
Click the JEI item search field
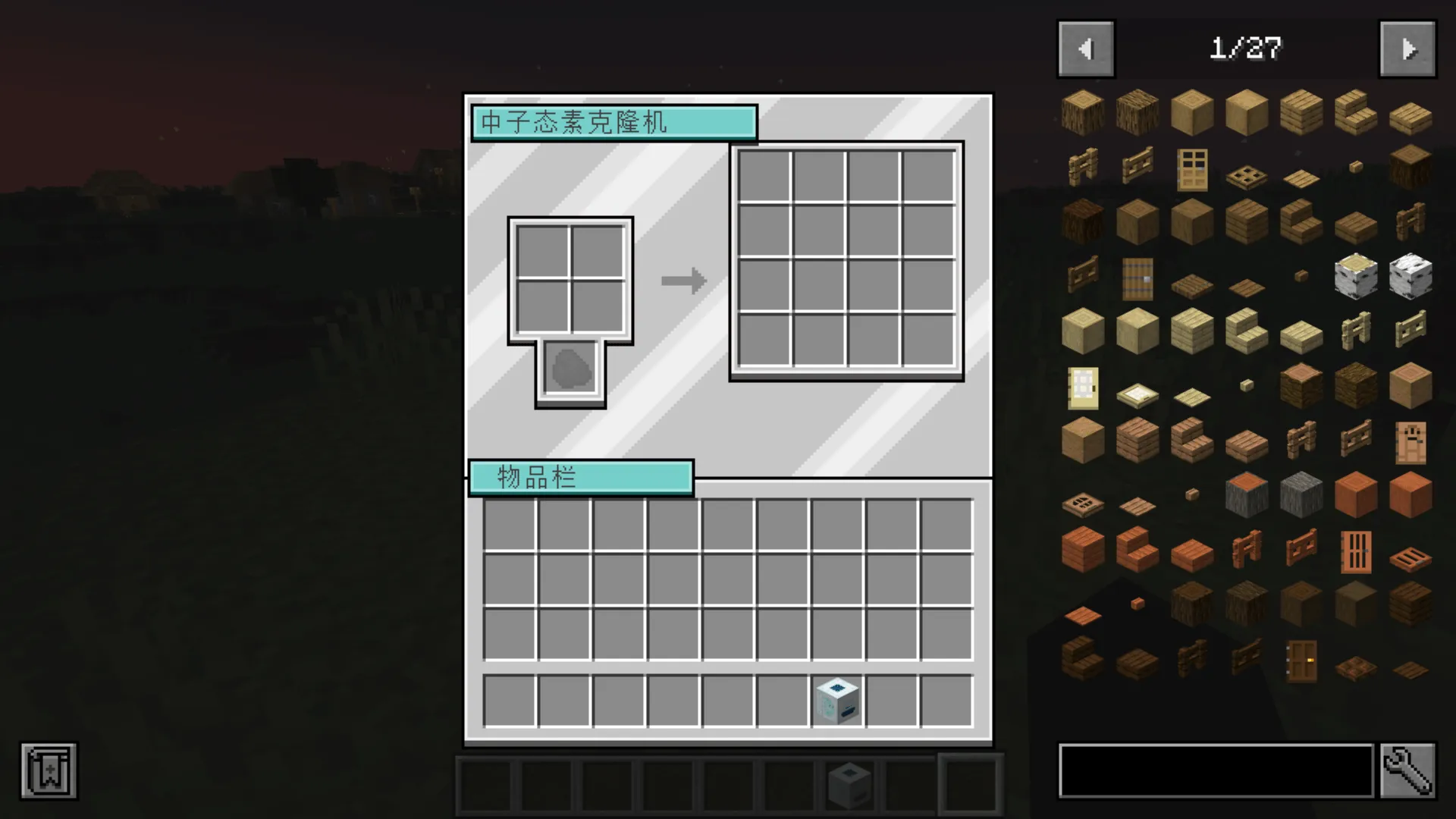[1213, 770]
